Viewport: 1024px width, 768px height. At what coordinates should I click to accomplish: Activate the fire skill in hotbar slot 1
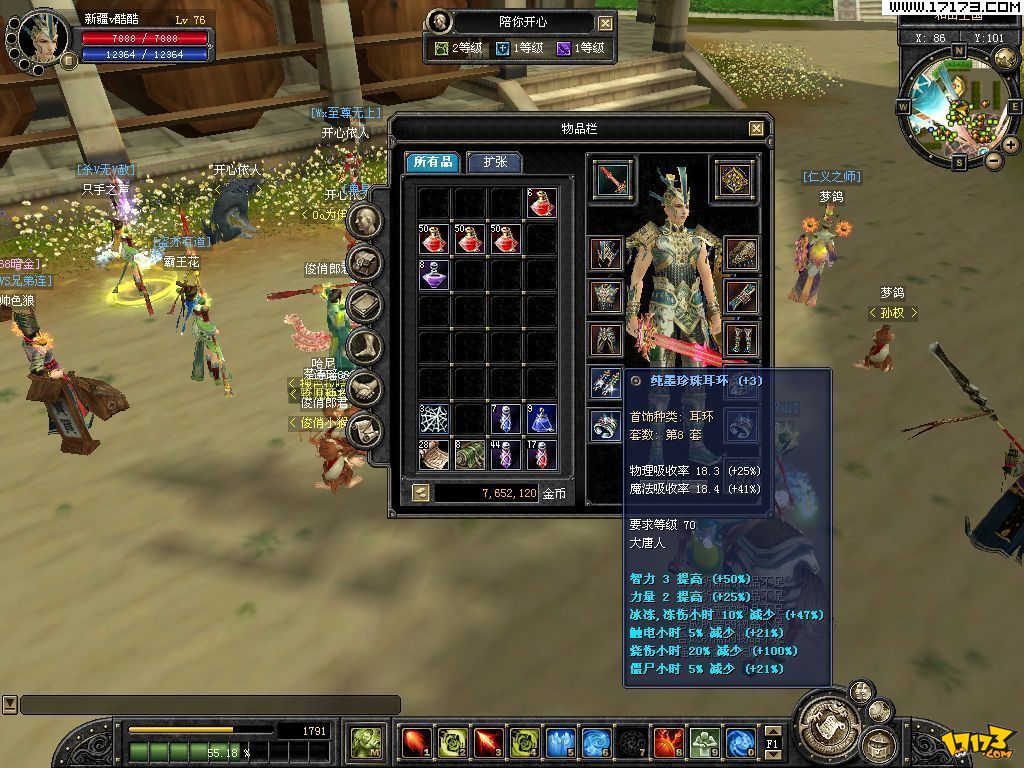click(x=417, y=742)
